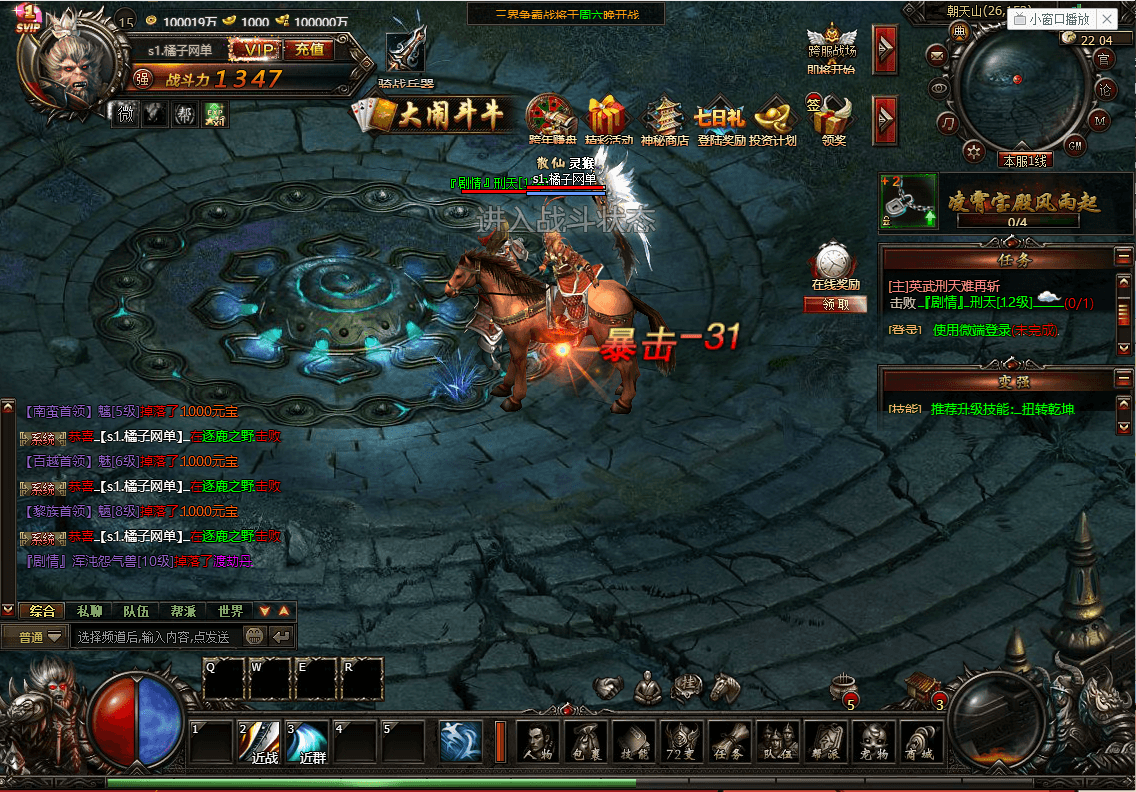
Task: Open the 神秘商店 mystery shop
Action: click(665, 121)
